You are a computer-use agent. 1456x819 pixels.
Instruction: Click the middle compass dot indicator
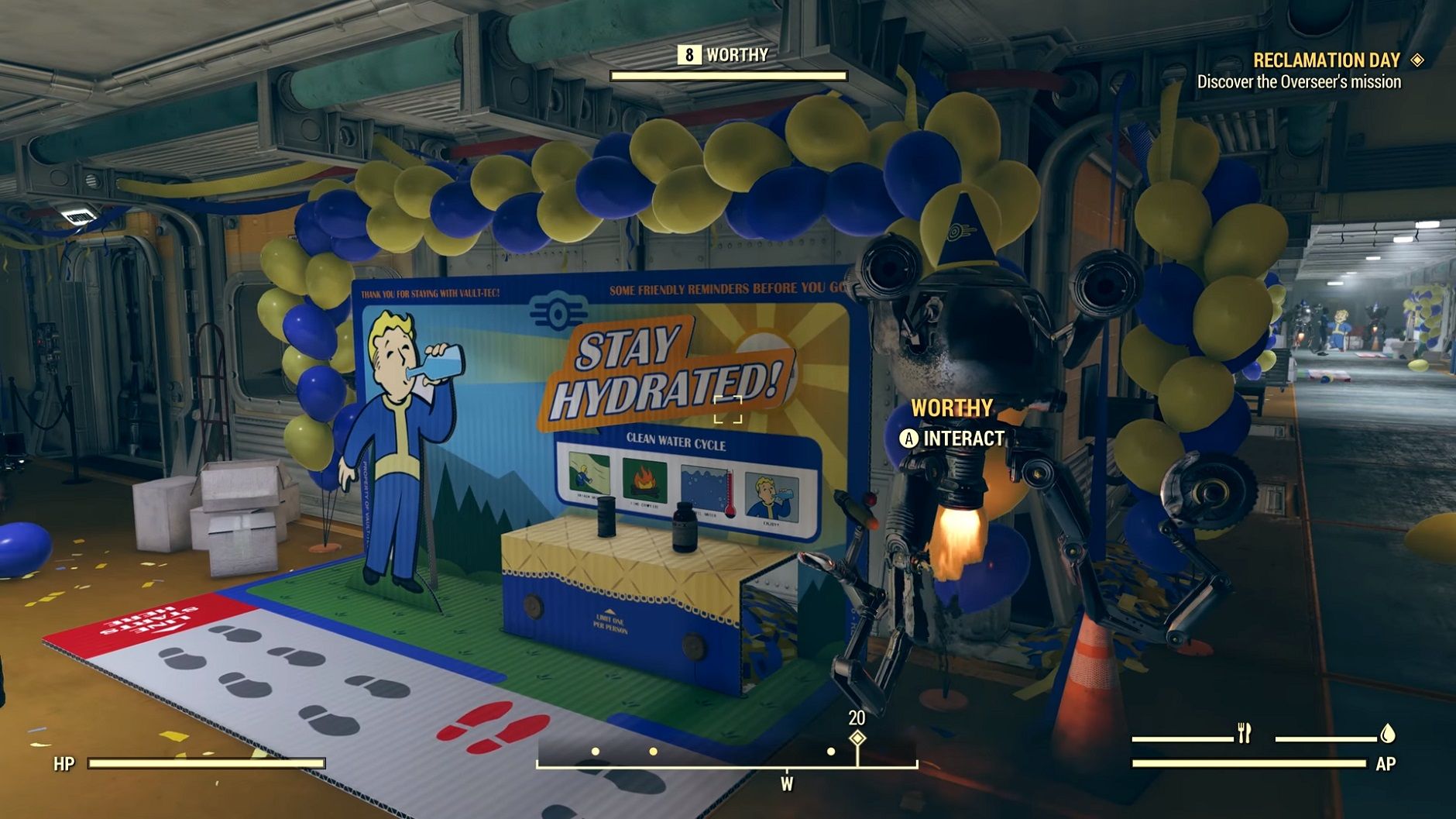click(x=653, y=751)
